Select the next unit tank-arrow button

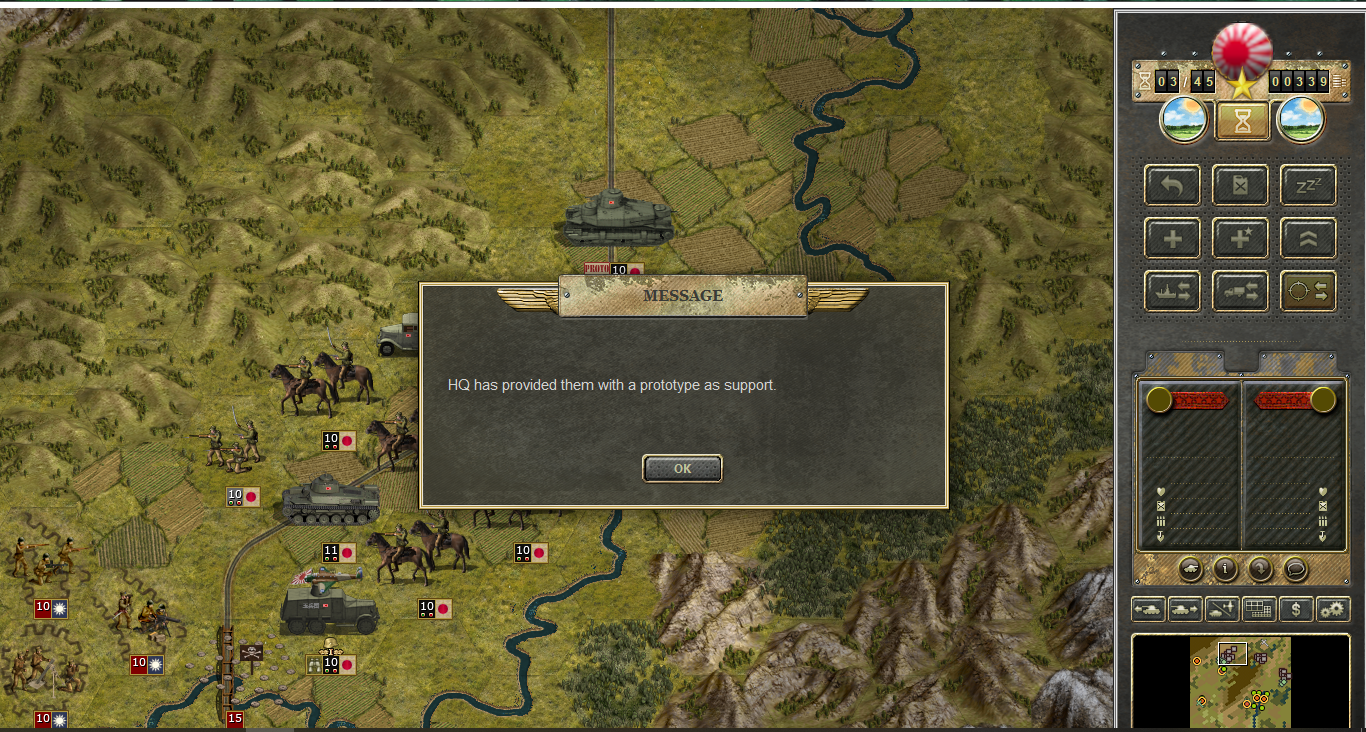(x=1184, y=608)
